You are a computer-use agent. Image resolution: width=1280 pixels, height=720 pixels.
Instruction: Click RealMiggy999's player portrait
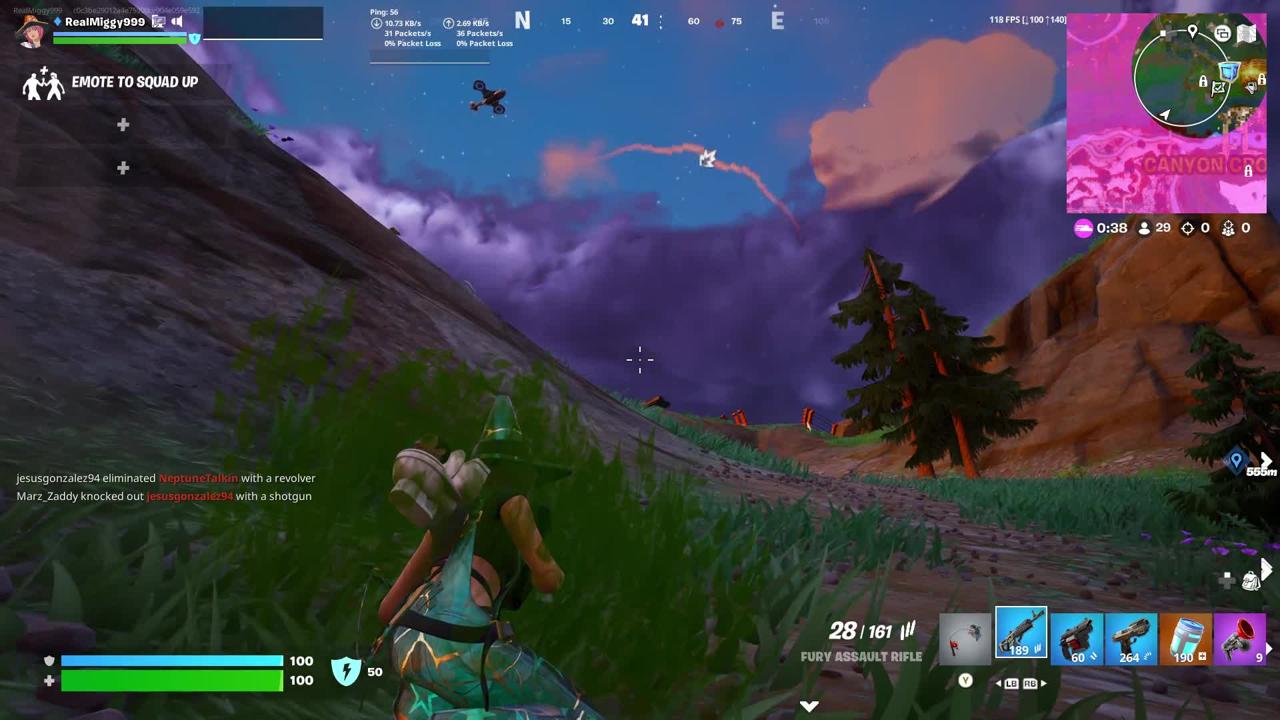pos(32,30)
